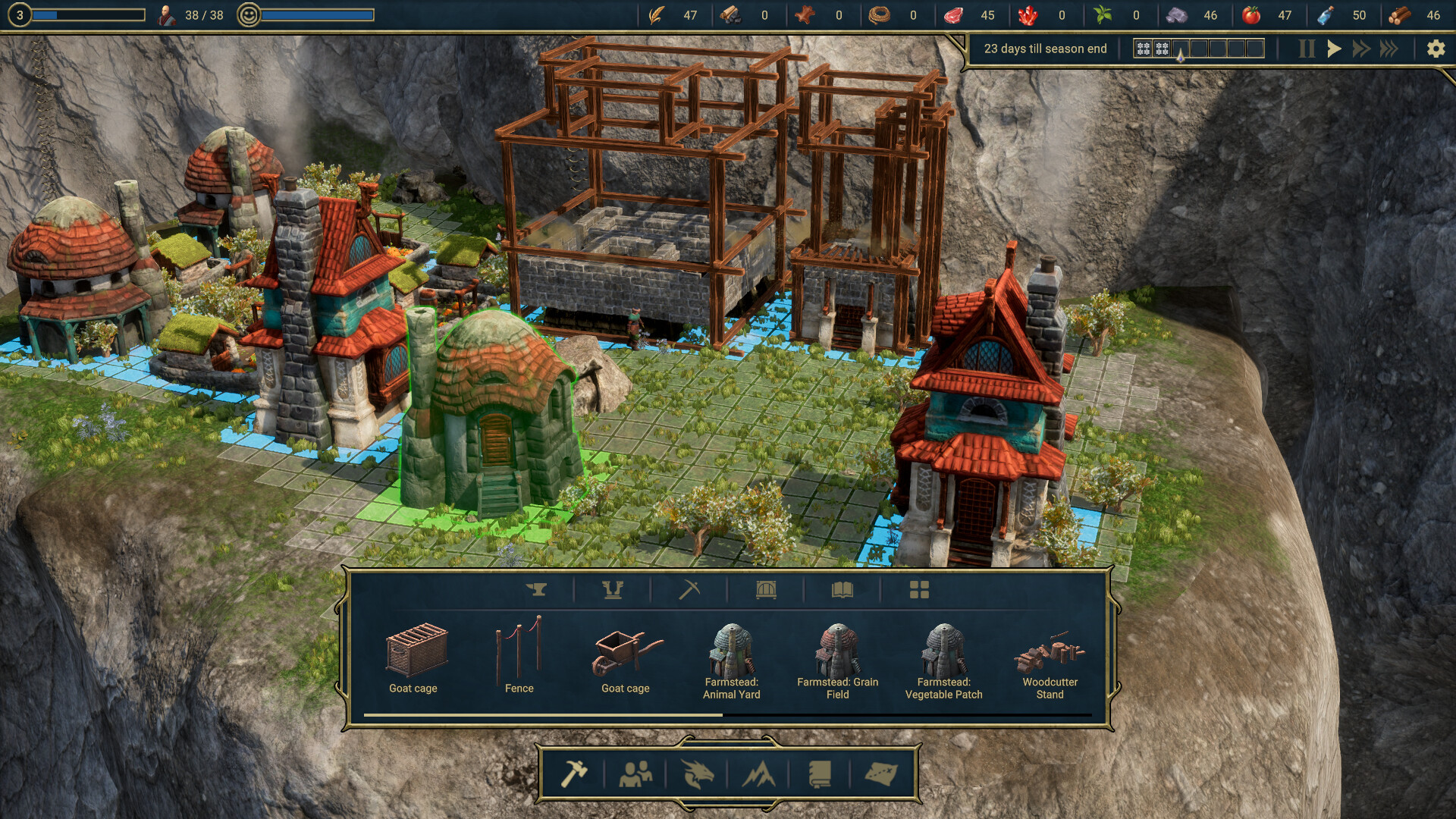Select the Fence build item

click(519, 654)
